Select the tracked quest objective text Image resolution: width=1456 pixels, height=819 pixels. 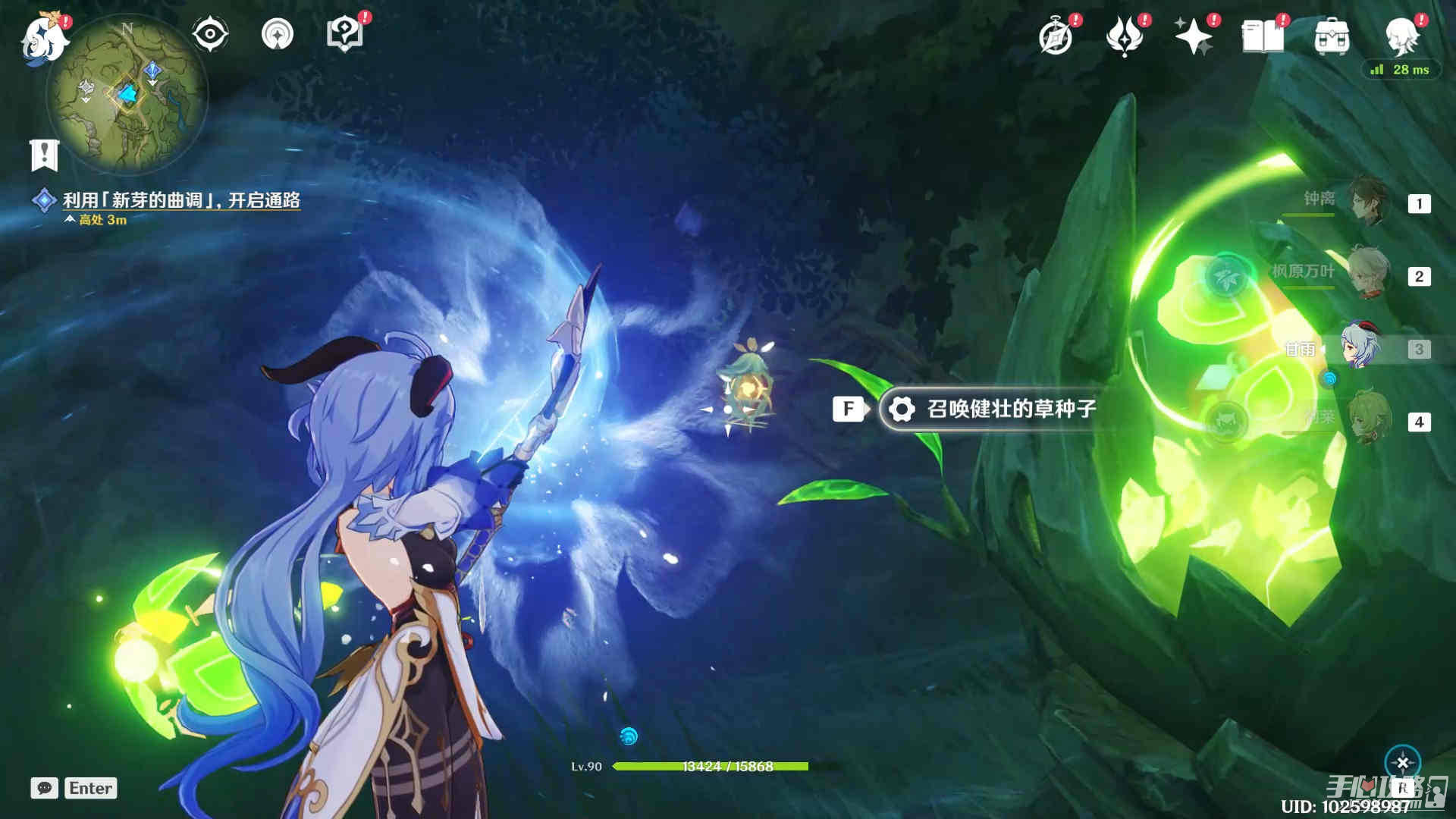181,200
